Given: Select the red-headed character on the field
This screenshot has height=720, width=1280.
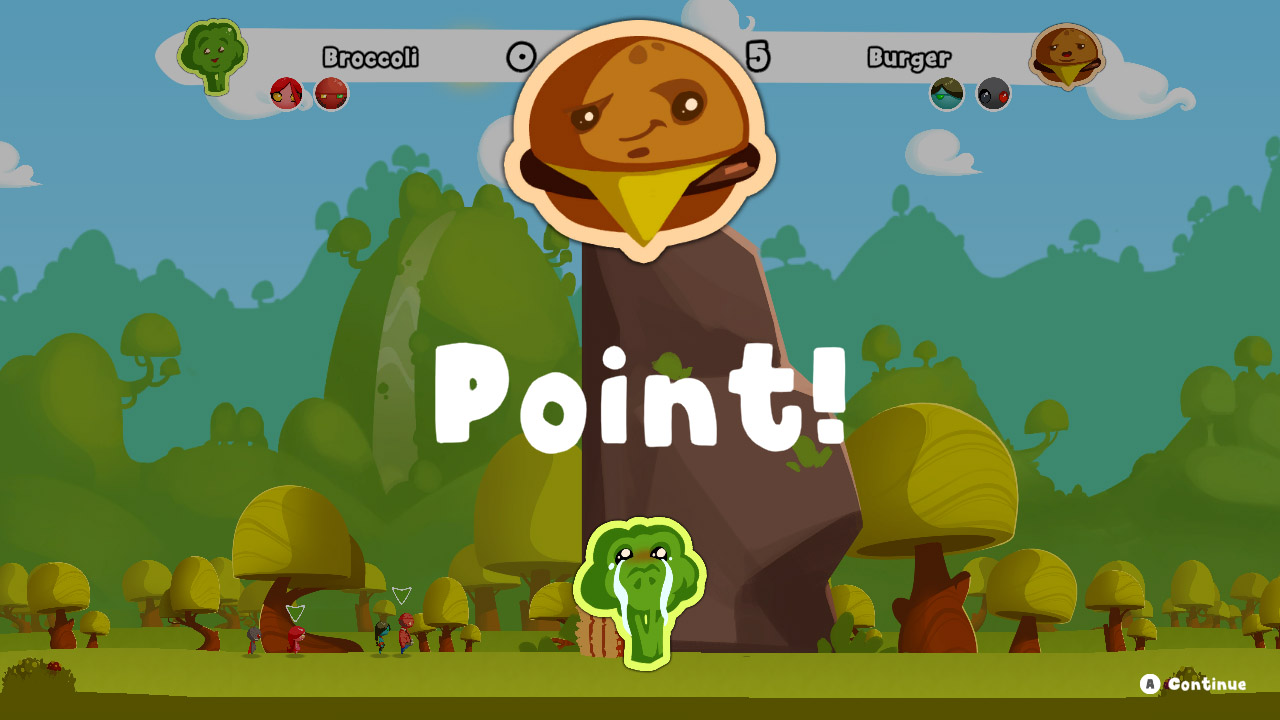Looking at the screenshot, I should 295,640.
